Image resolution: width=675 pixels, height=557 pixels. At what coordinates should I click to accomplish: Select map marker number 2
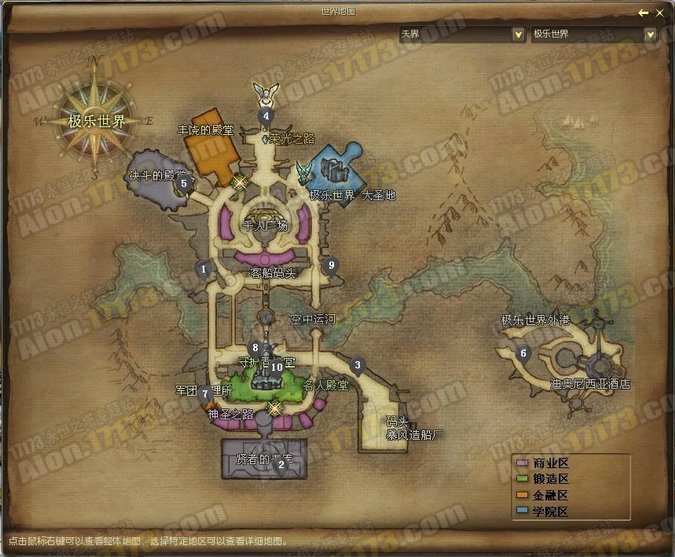coord(281,463)
